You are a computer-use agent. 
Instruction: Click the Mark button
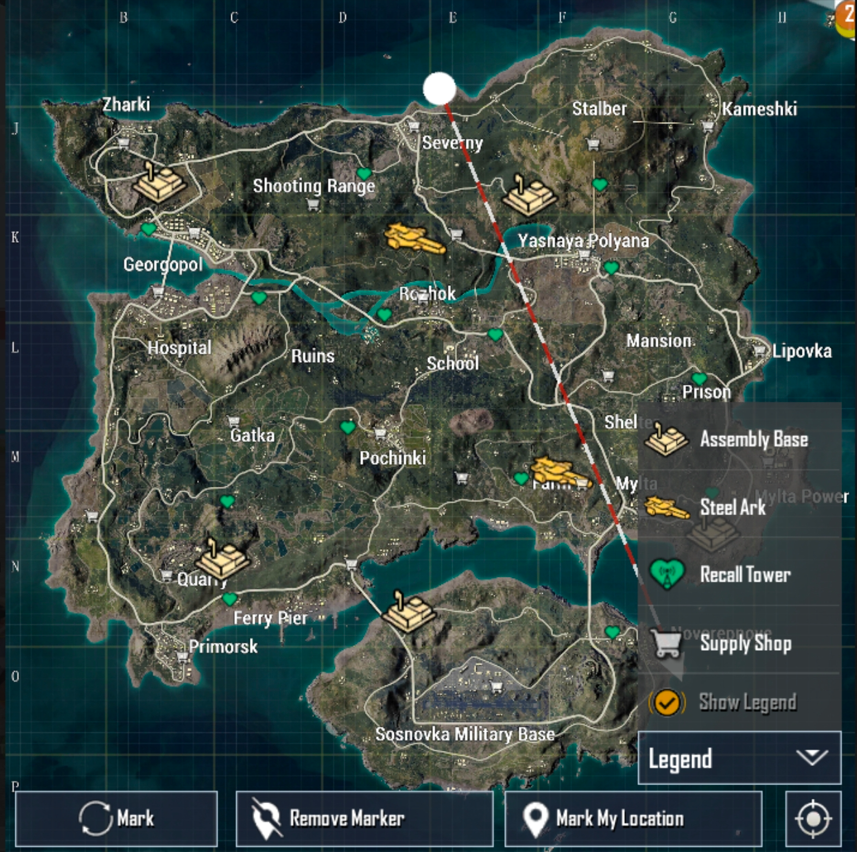[116, 819]
